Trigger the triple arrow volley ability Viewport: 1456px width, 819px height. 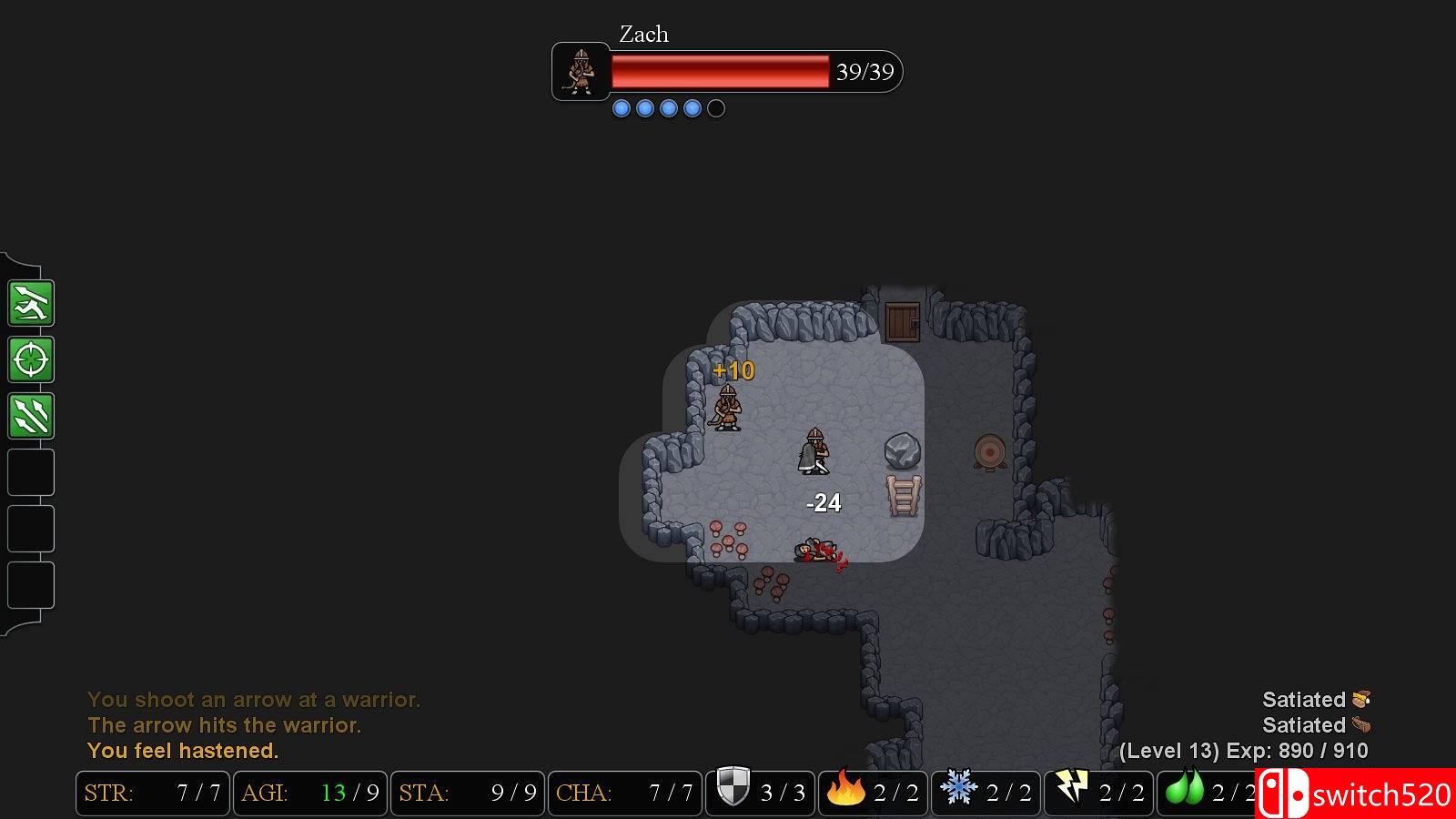31,416
